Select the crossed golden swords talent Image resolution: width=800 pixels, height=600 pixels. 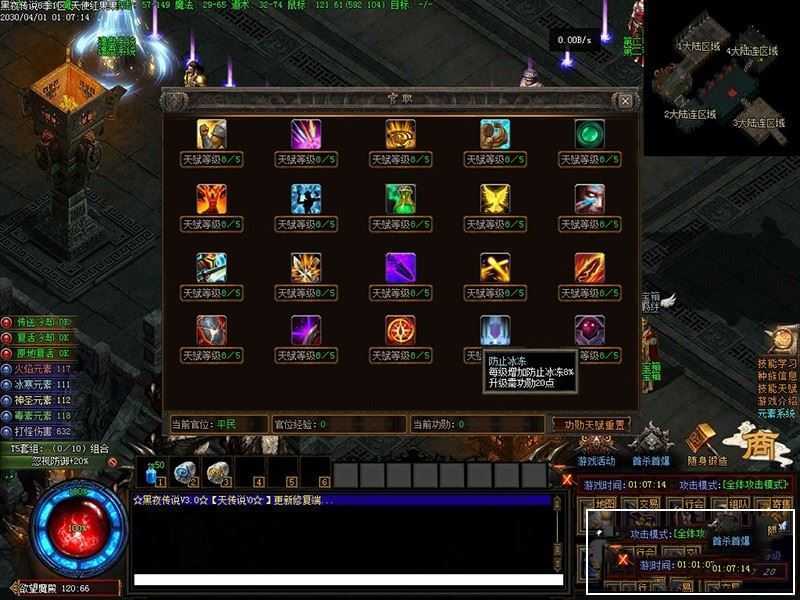point(495,266)
